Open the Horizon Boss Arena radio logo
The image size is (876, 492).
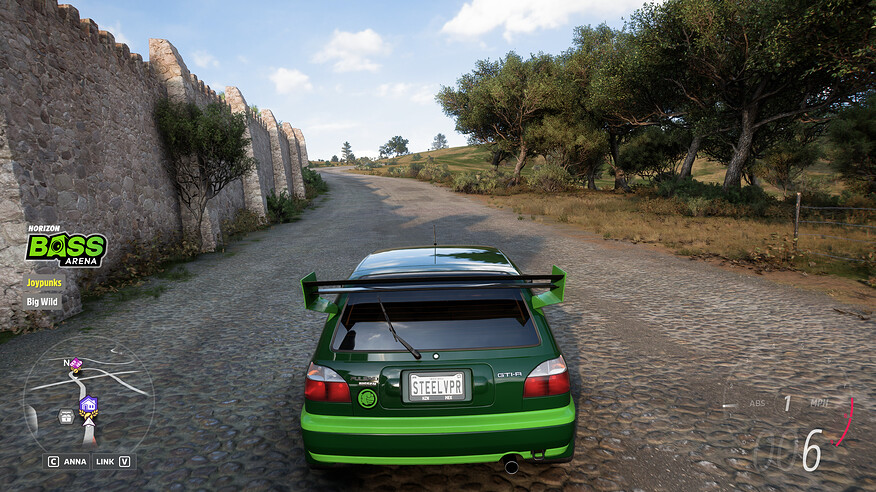[66, 247]
